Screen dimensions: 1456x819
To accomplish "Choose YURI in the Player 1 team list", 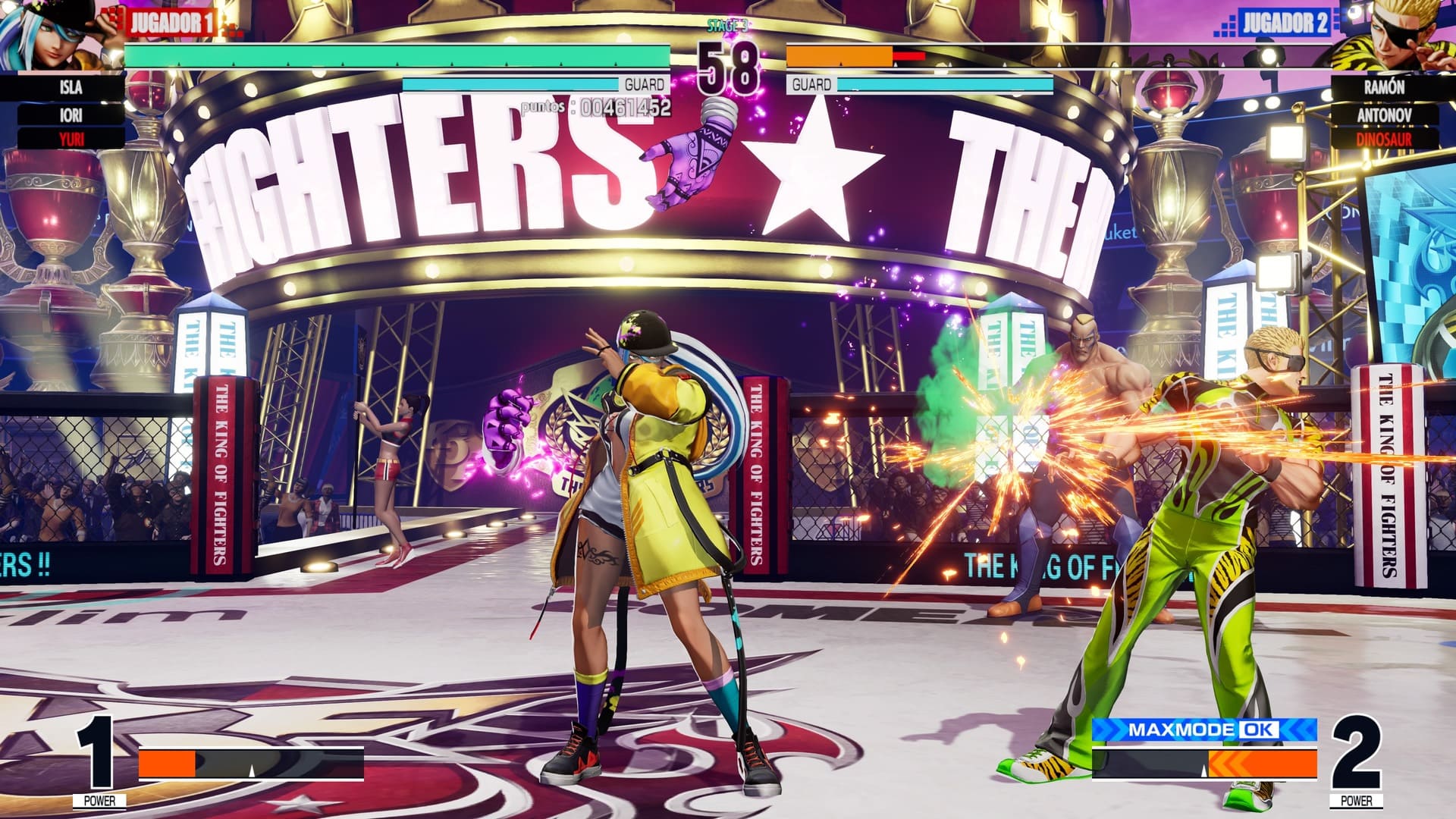I will (x=71, y=139).
